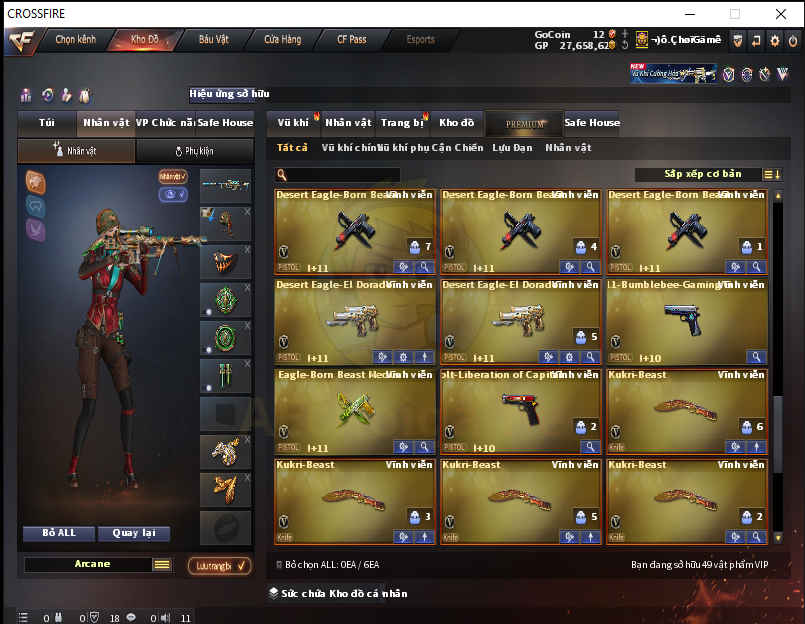Switch to the Vũ khí tab
The height and width of the screenshot is (624, 805).
click(x=293, y=123)
